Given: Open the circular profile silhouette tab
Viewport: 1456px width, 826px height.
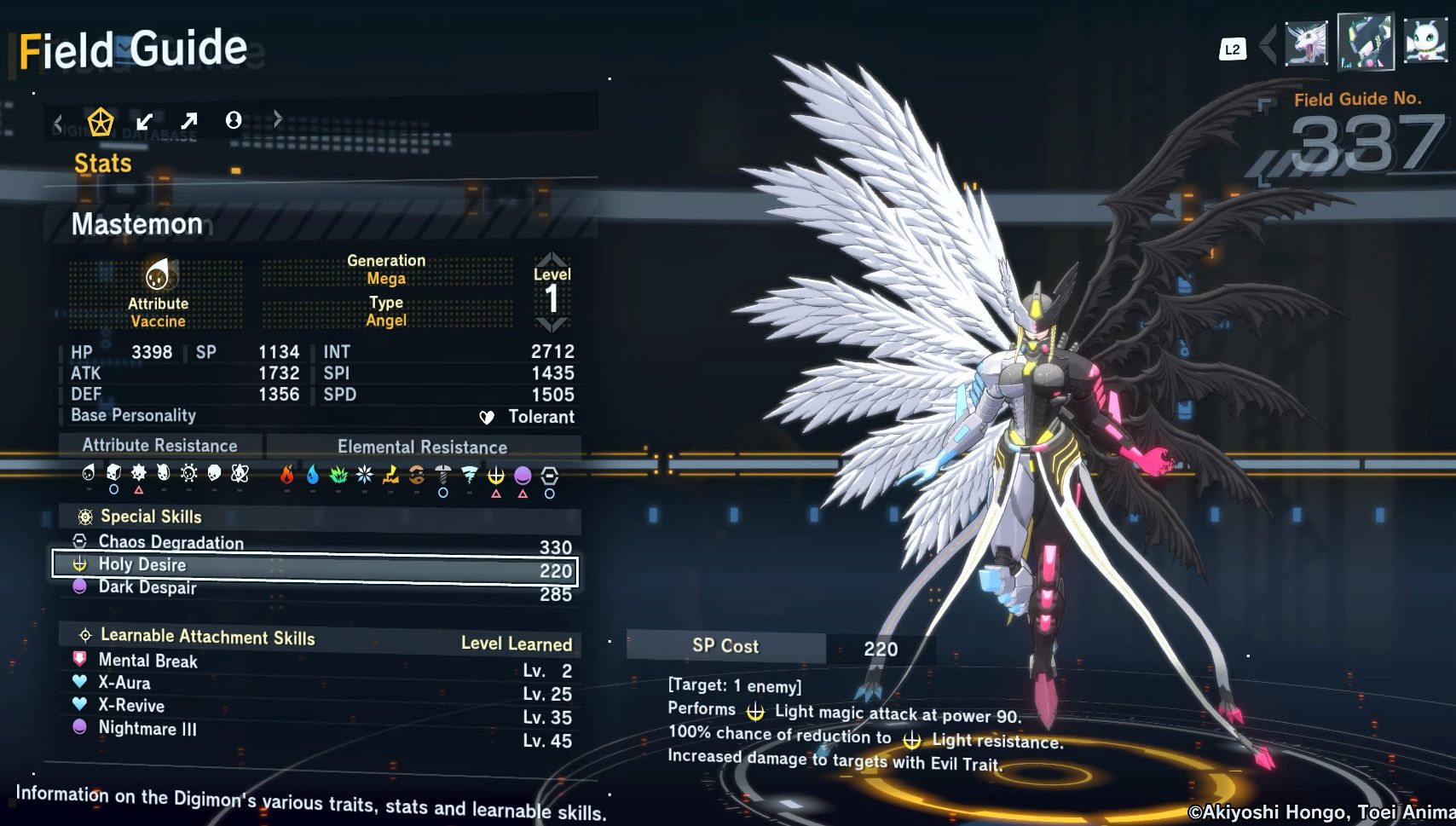Looking at the screenshot, I should click(x=234, y=120).
